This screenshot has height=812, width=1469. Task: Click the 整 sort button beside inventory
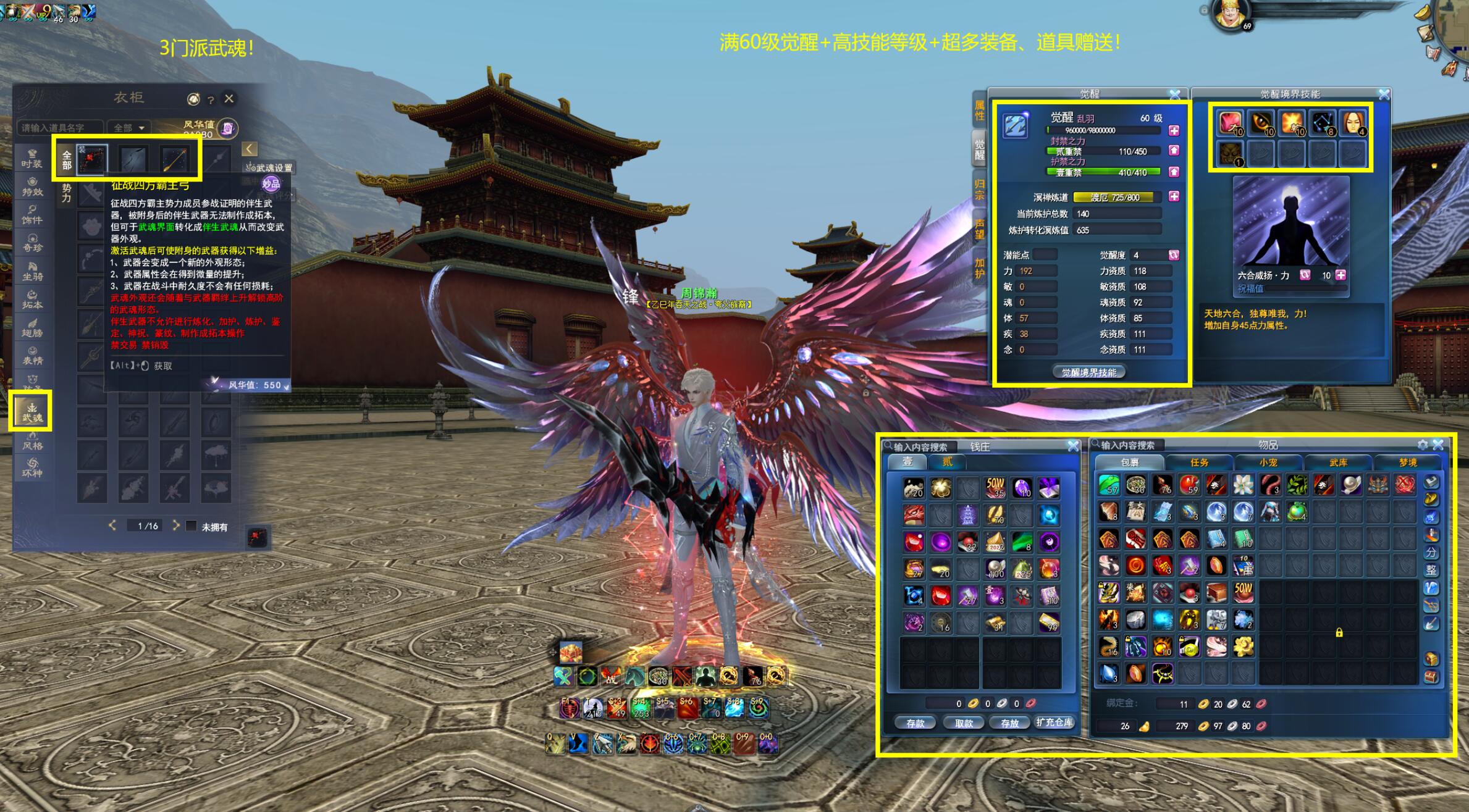pos(1431,570)
